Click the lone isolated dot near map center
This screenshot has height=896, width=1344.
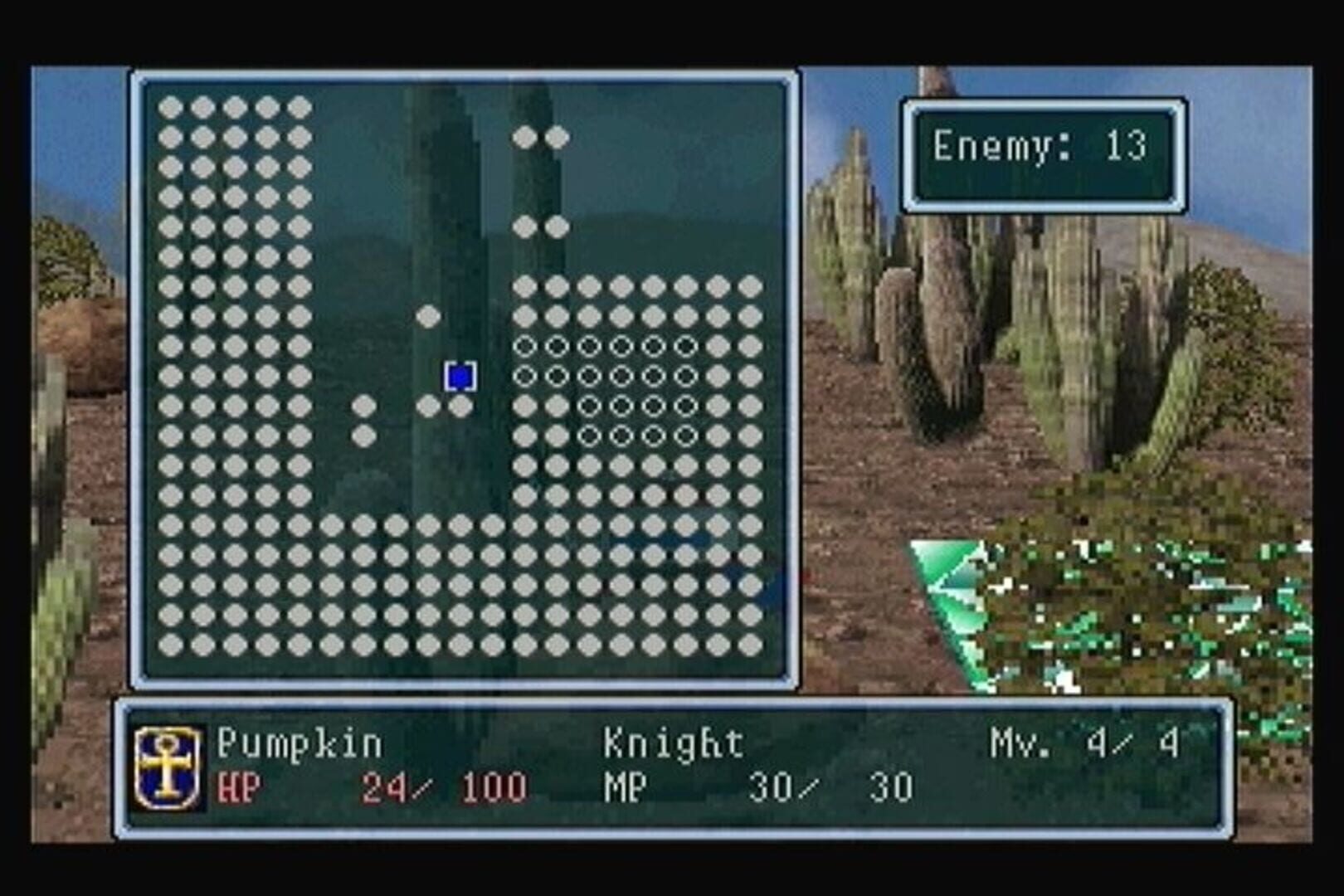pos(427,315)
